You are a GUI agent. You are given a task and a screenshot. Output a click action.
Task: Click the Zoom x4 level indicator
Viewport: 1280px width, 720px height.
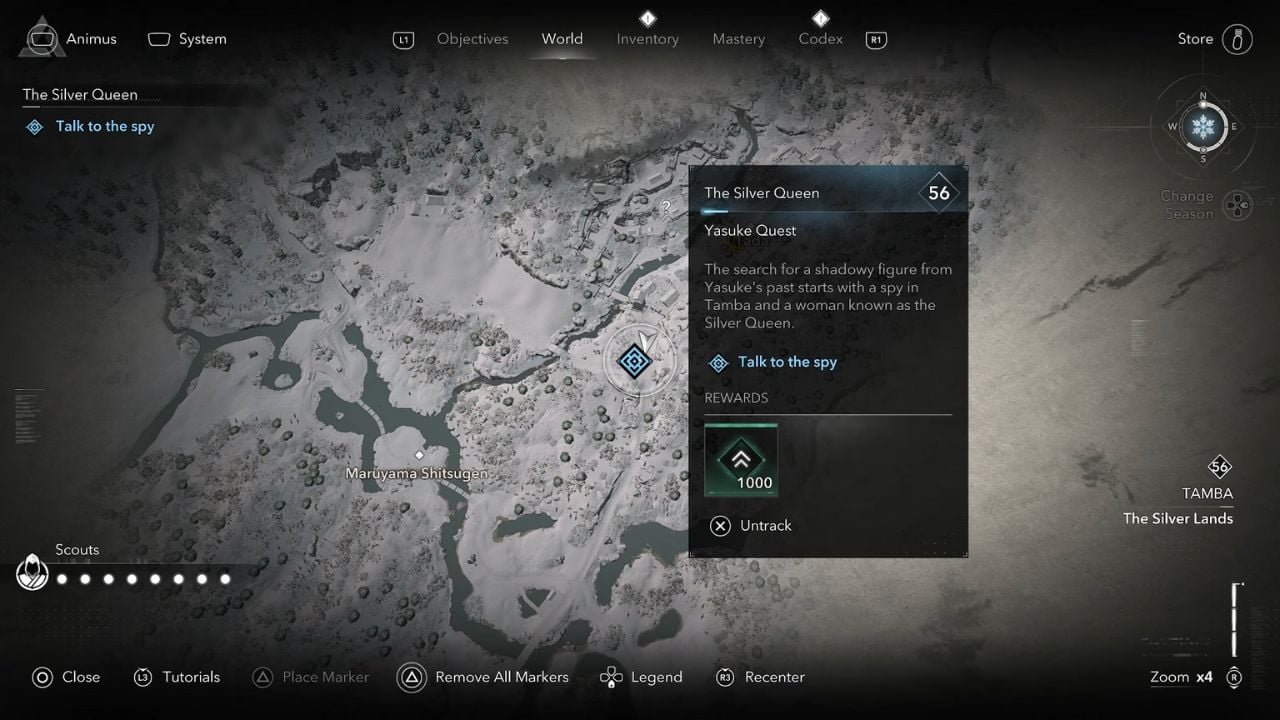click(x=1181, y=677)
